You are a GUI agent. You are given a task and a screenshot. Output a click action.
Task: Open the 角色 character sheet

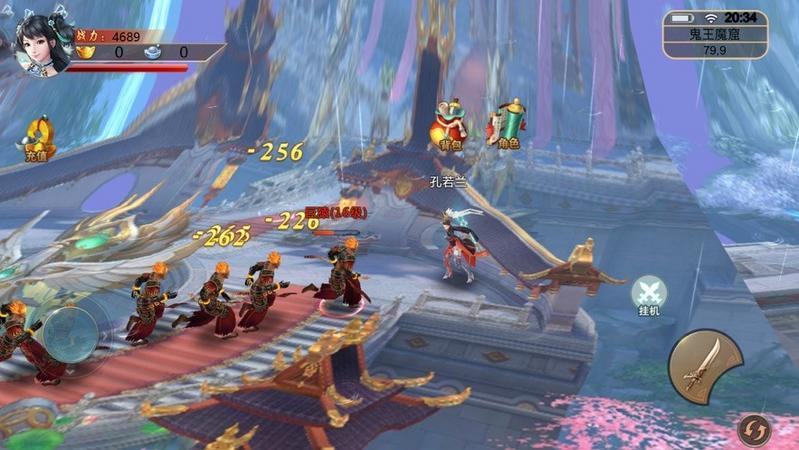pos(506,125)
